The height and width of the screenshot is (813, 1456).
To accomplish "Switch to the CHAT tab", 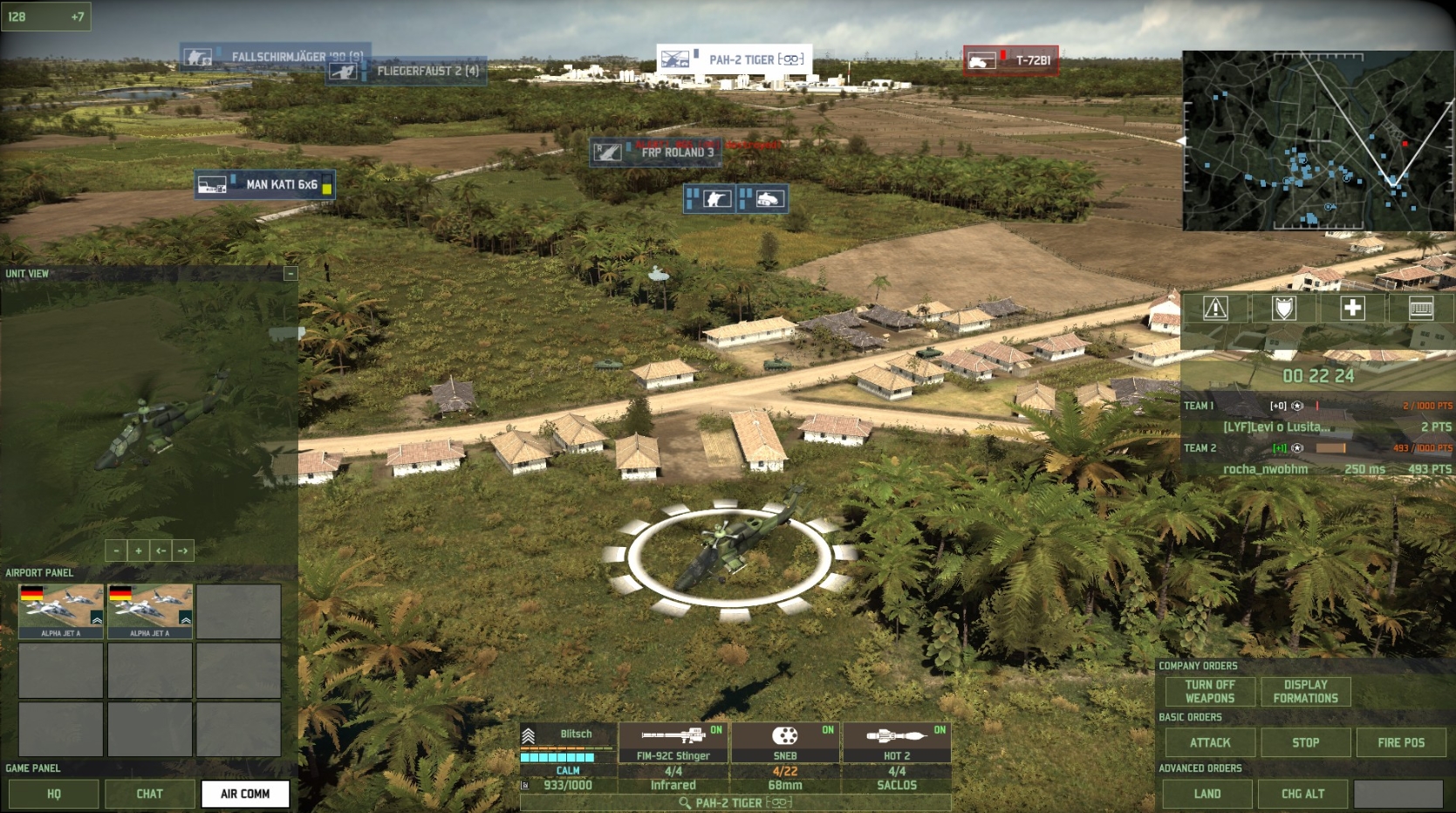I will (149, 794).
